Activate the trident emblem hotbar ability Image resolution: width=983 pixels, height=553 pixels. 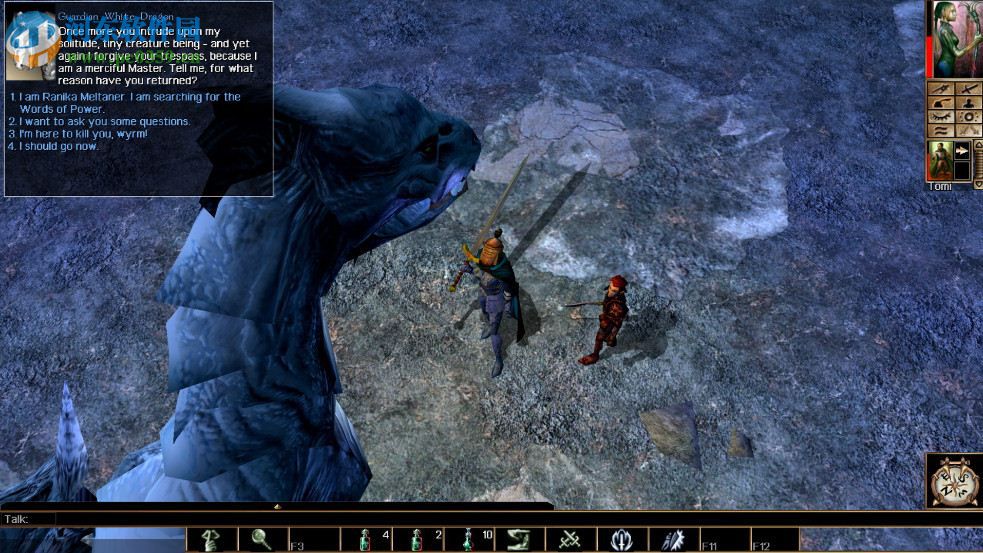pyautogui.click(x=622, y=540)
